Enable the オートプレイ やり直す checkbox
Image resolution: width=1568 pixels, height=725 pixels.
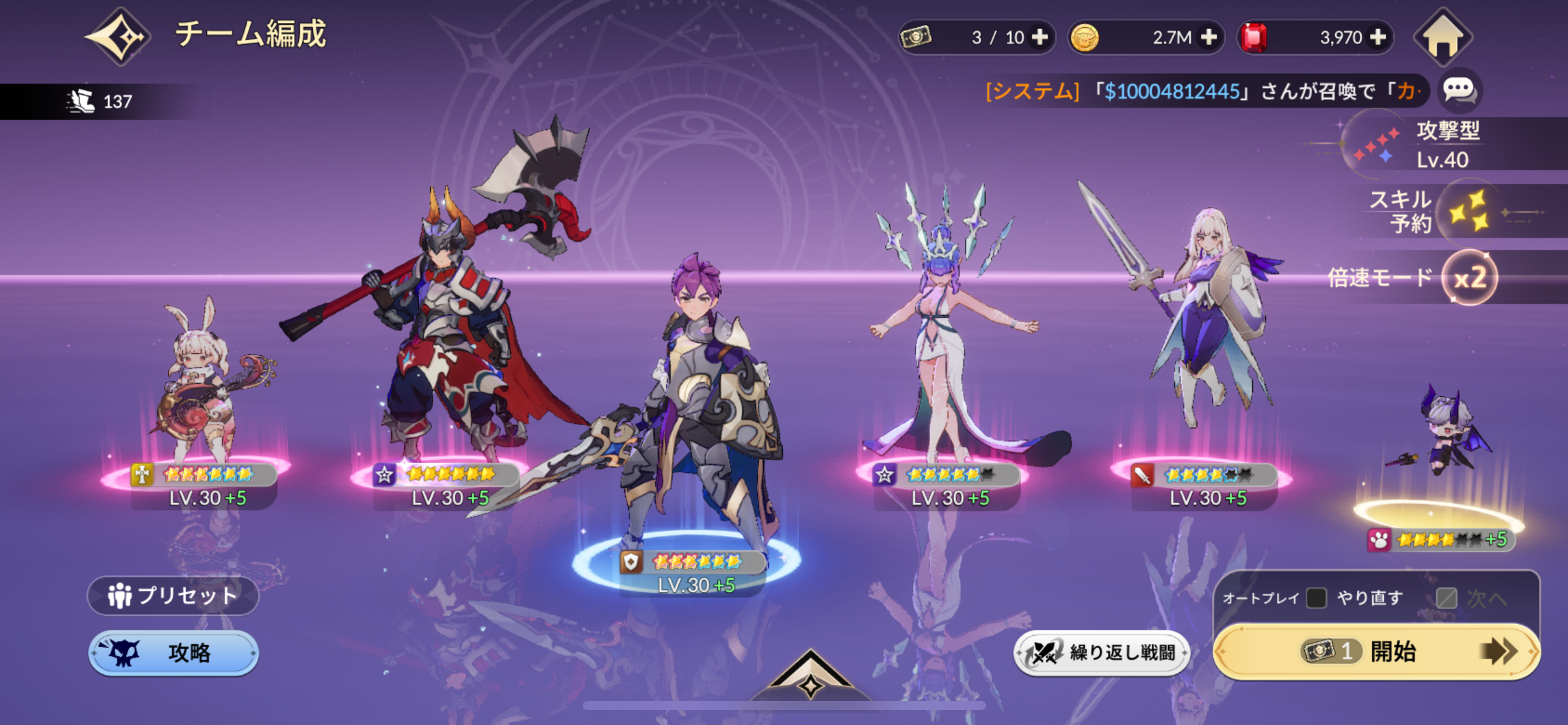coord(1316,598)
